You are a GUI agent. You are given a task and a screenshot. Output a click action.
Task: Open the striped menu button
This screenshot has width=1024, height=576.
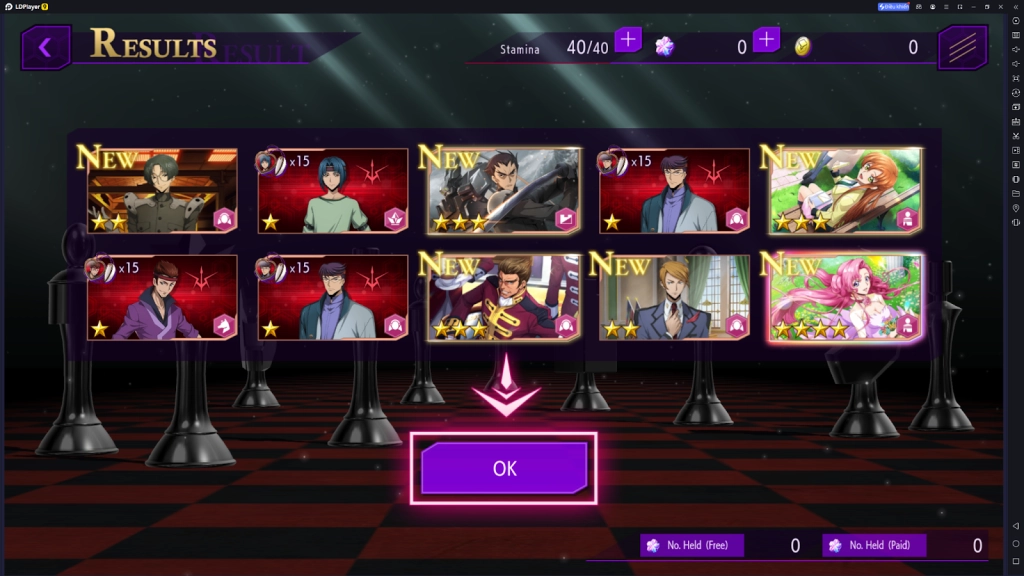click(x=962, y=47)
